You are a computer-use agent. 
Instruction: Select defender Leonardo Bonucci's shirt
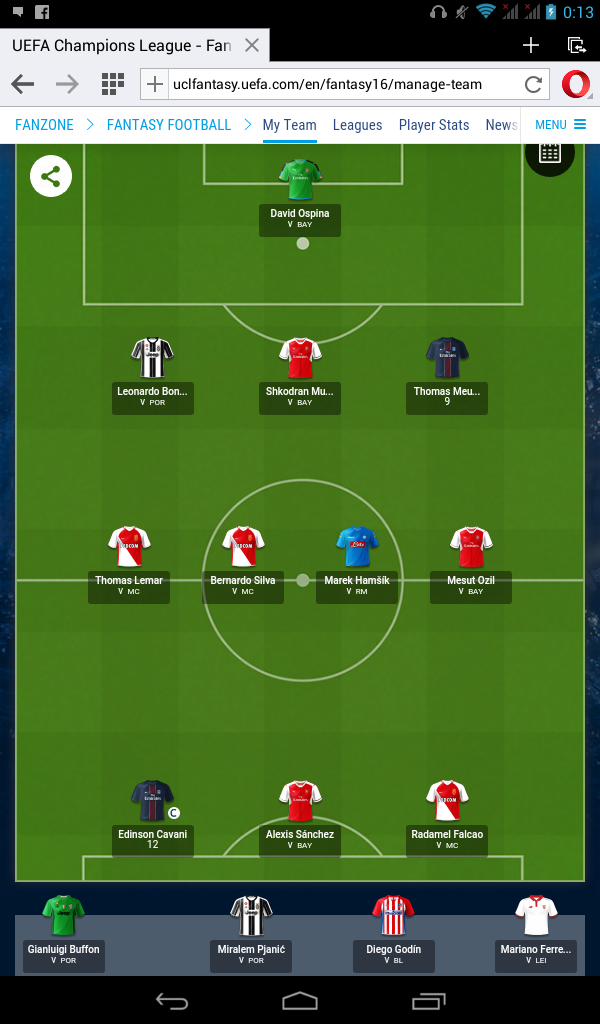152,358
